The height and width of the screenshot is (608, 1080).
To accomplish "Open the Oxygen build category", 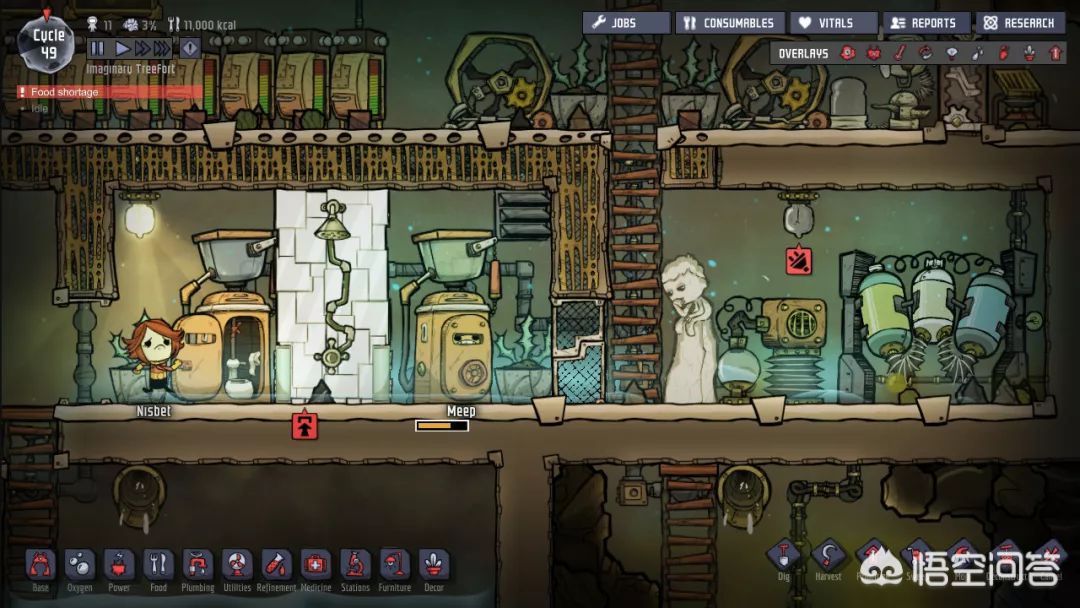I will (79, 566).
